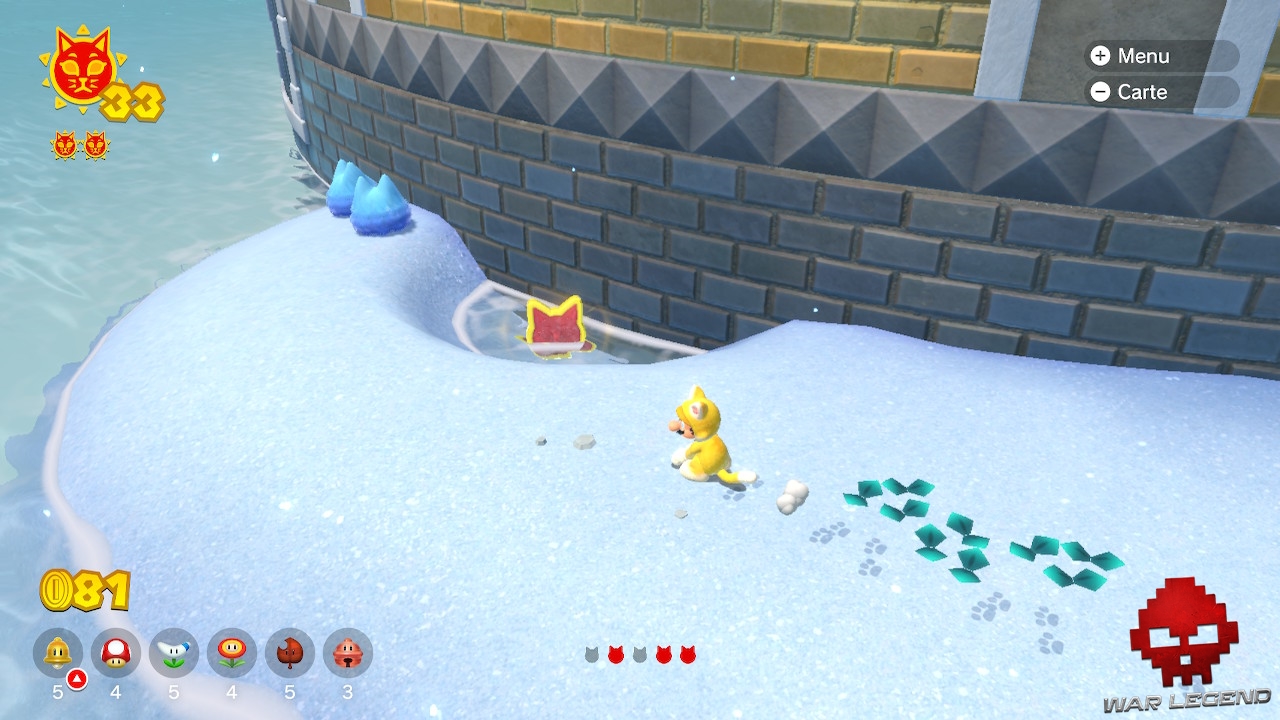
Task: Open the Menu with the plus button
Action: click(1102, 56)
